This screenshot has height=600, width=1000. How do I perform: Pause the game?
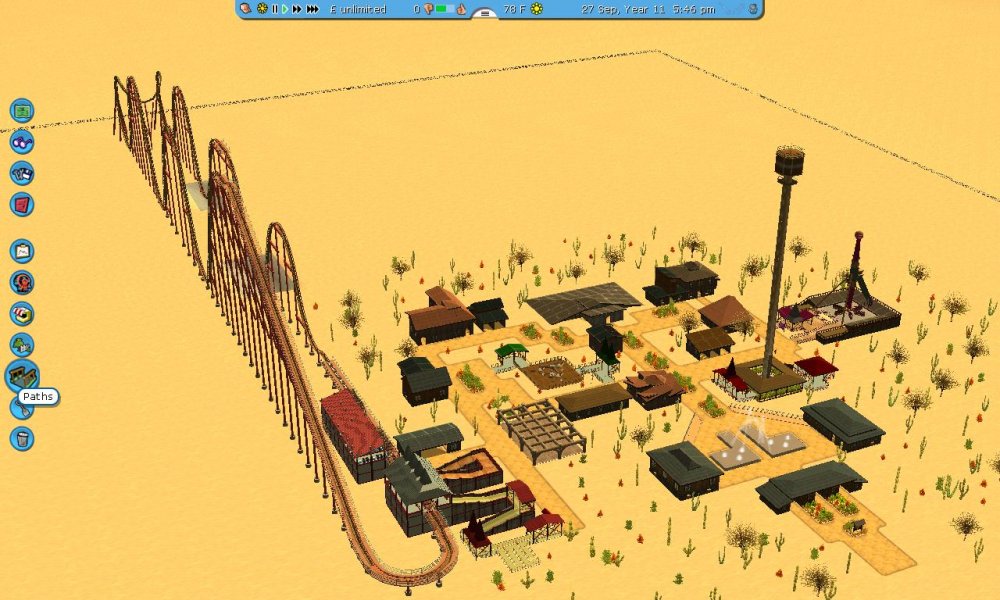275,9
